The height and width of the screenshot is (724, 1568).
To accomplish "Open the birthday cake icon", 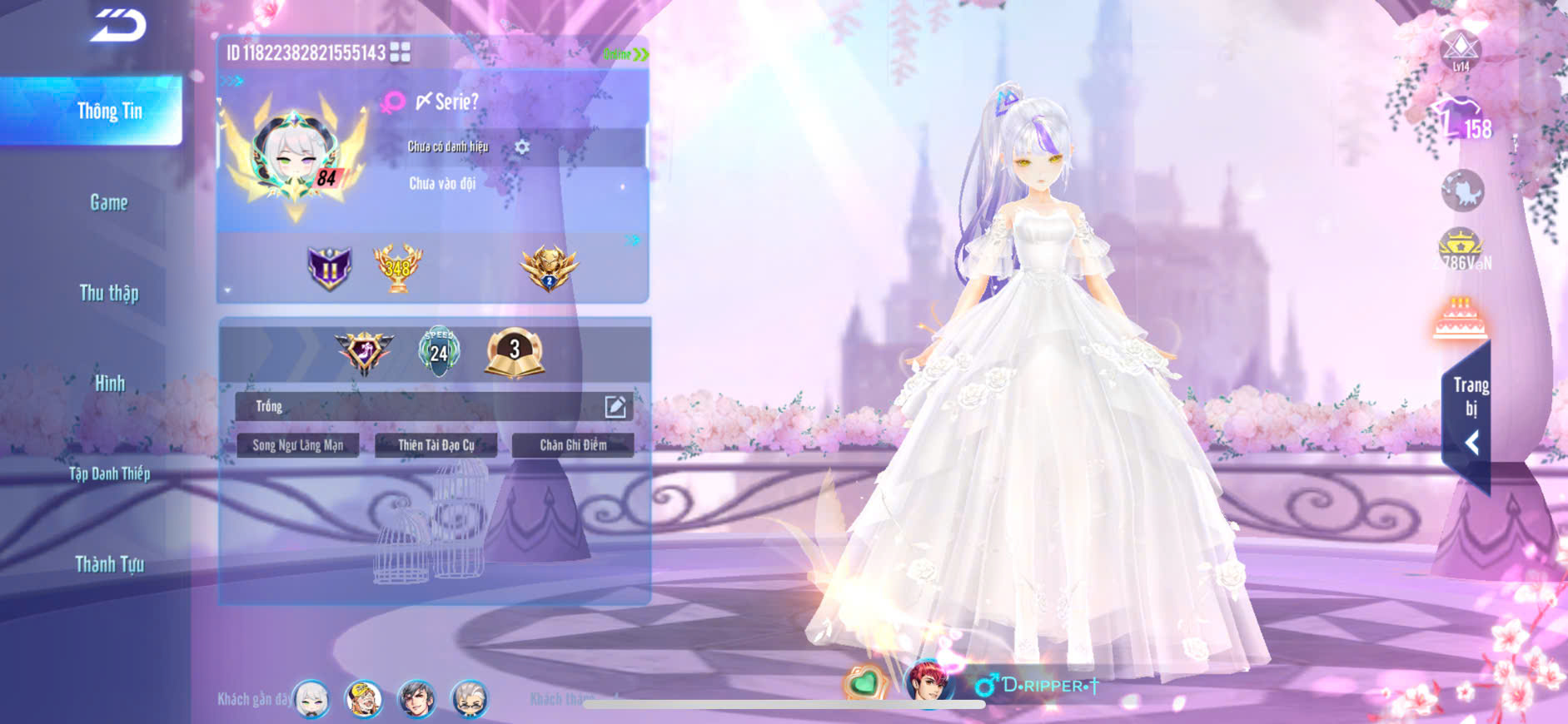I will pos(1460,319).
